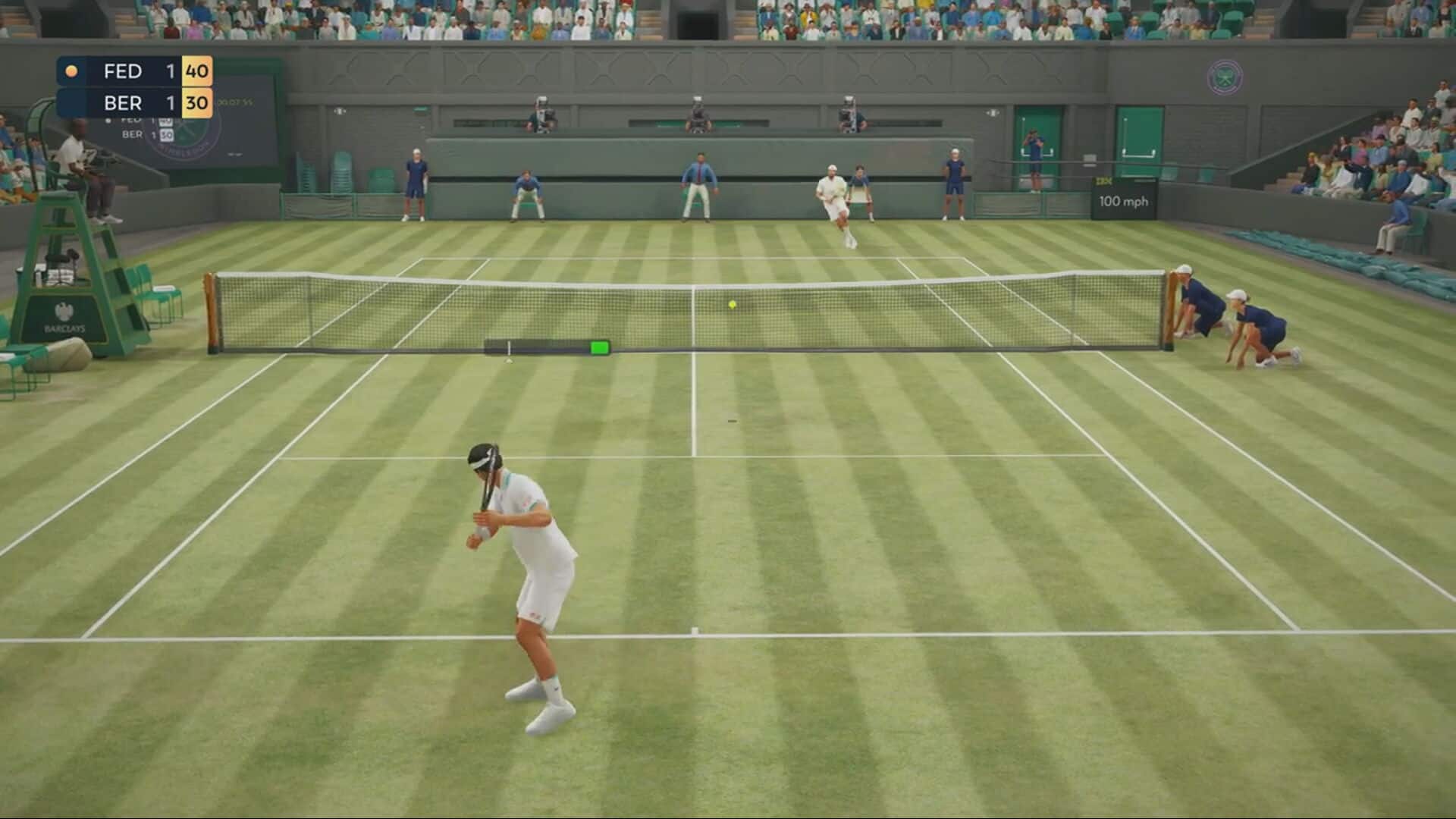This screenshot has height=819, width=1456.
Task: Toggle the green indicator on the net meter
Action: 598,346
